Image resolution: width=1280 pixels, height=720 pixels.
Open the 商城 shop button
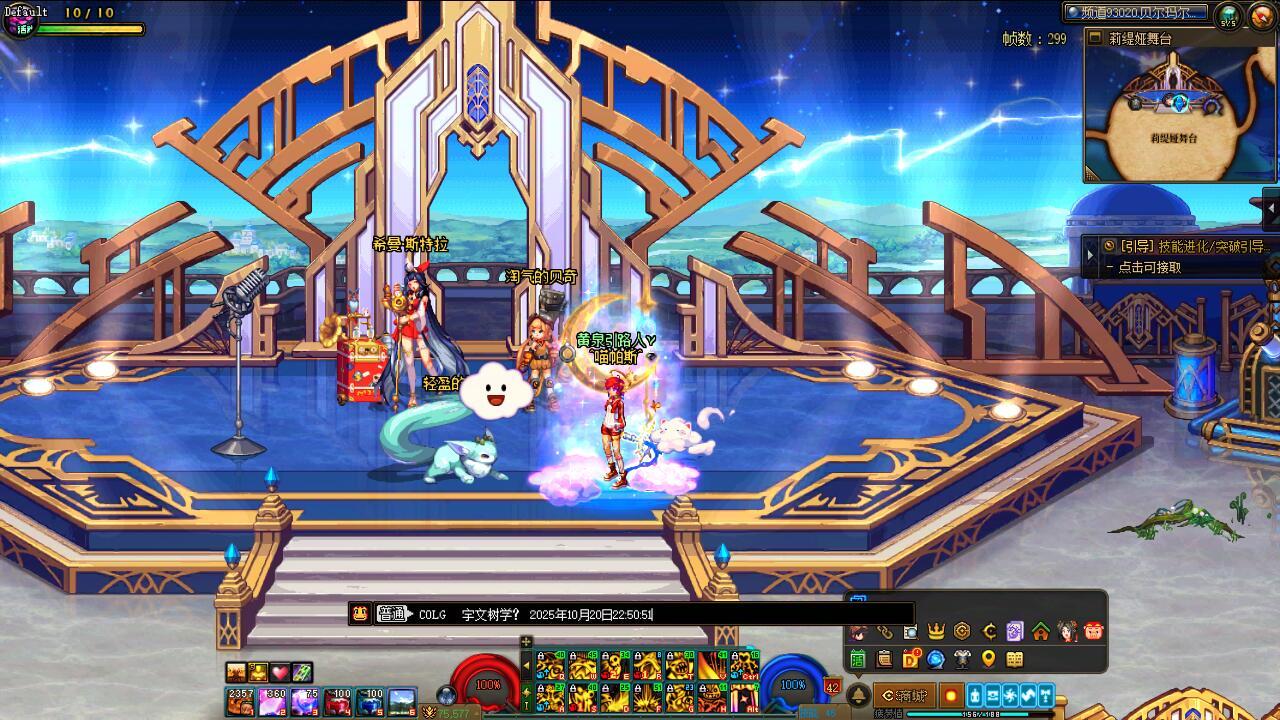pos(903,695)
